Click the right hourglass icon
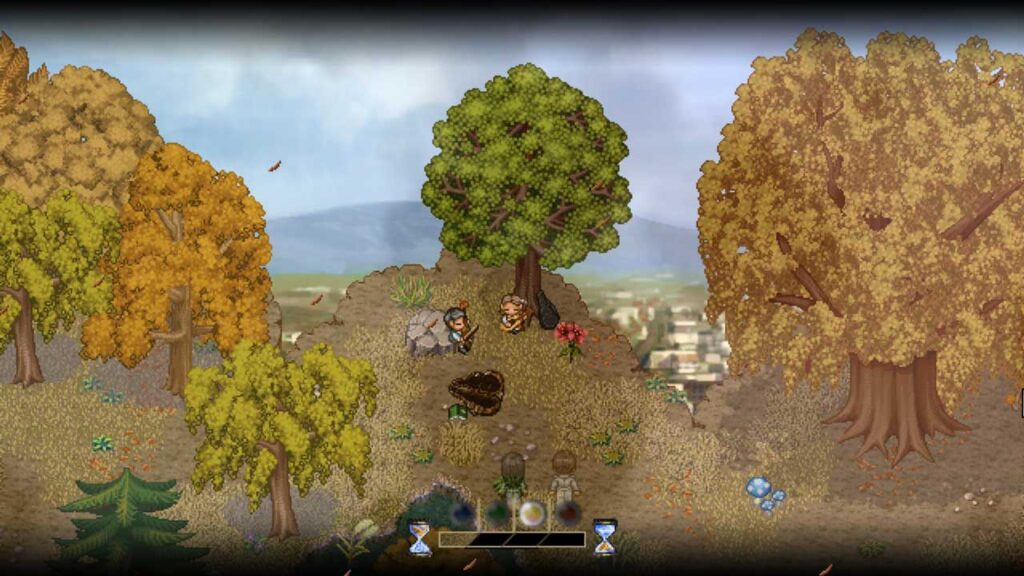Screen dimensions: 1024x576 tap(605, 537)
